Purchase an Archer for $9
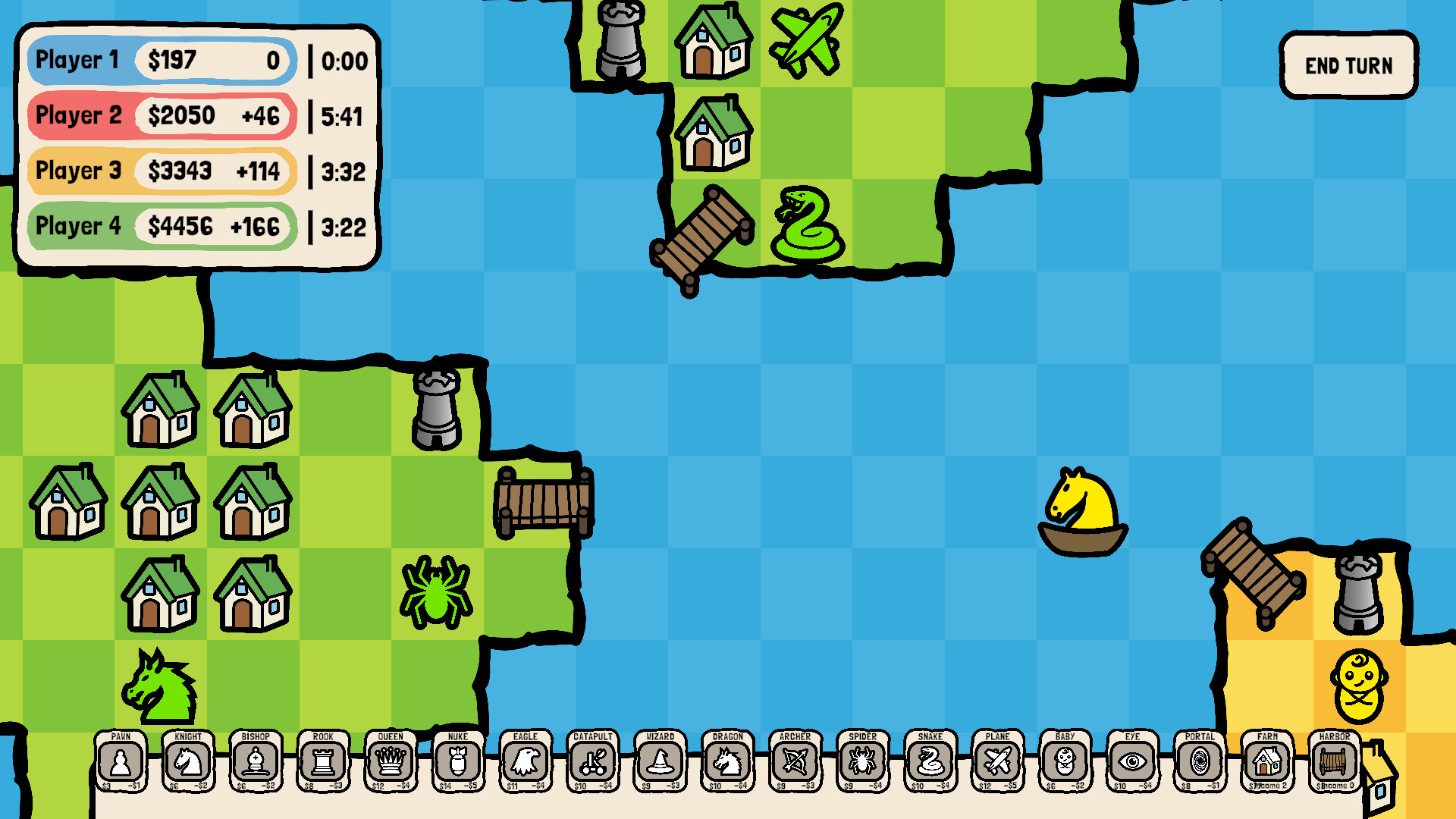 [795, 764]
